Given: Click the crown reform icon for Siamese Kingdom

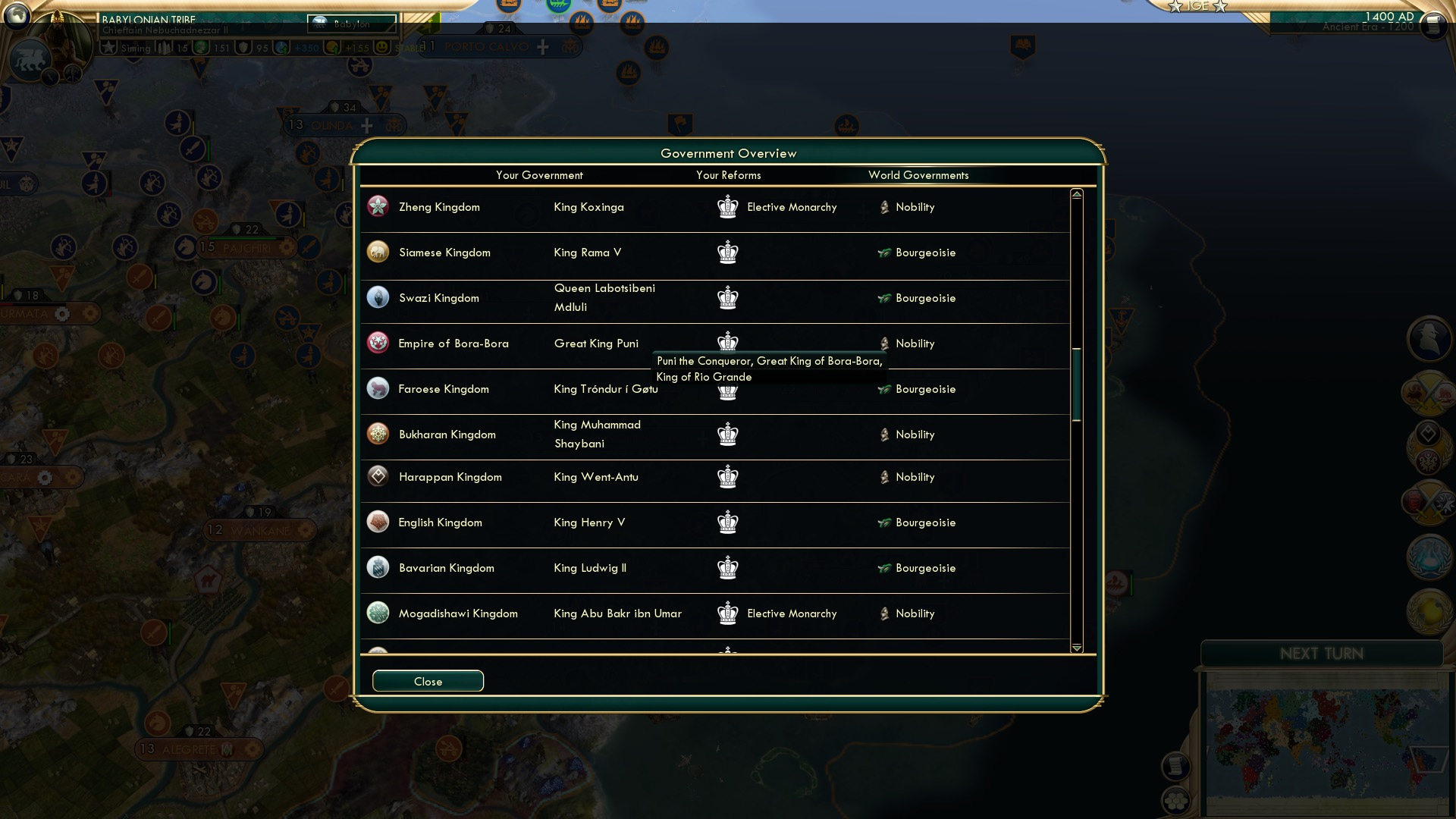Looking at the screenshot, I should pyautogui.click(x=728, y=253).
